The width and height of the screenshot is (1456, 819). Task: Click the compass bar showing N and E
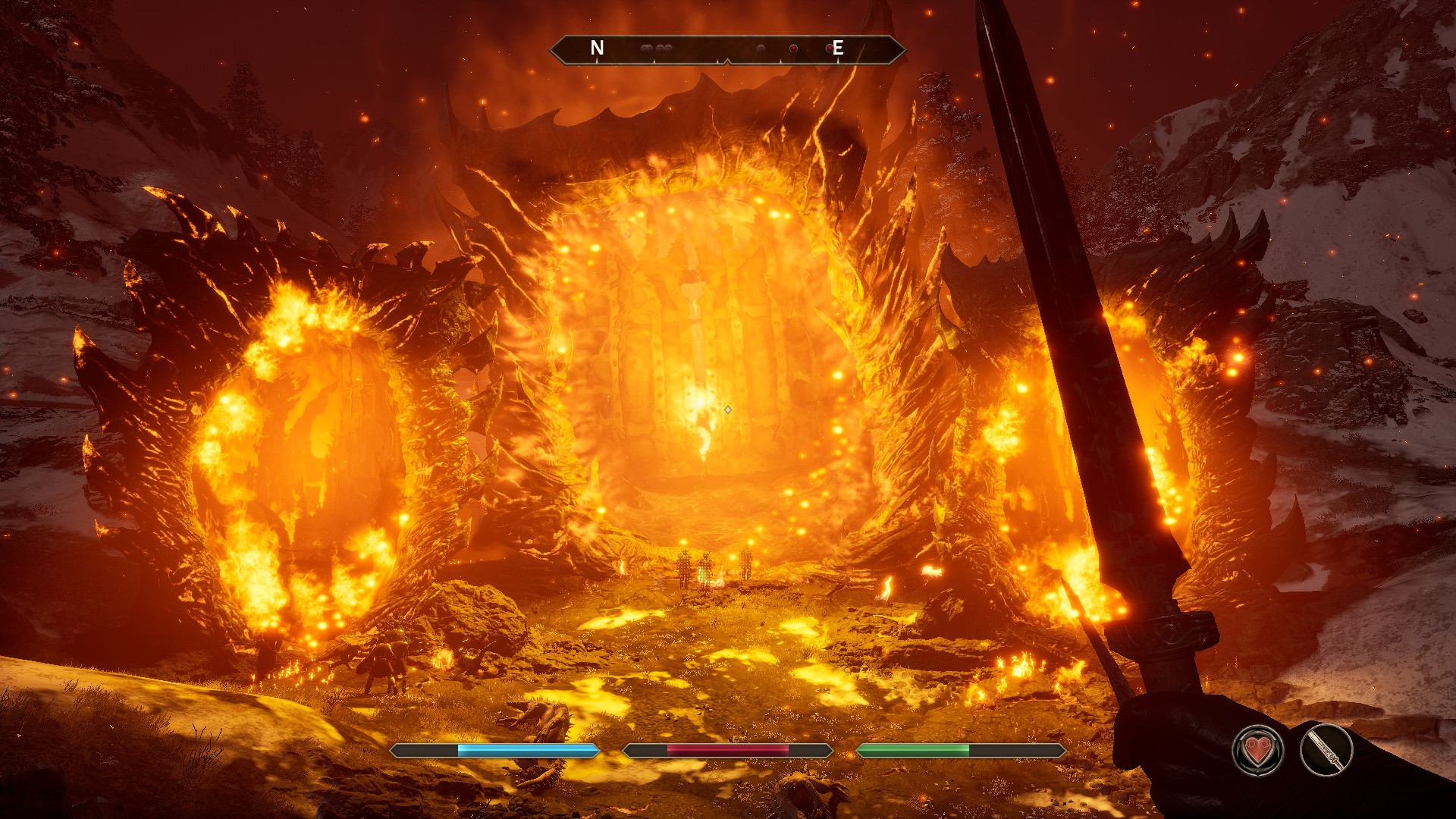(726, 49)
